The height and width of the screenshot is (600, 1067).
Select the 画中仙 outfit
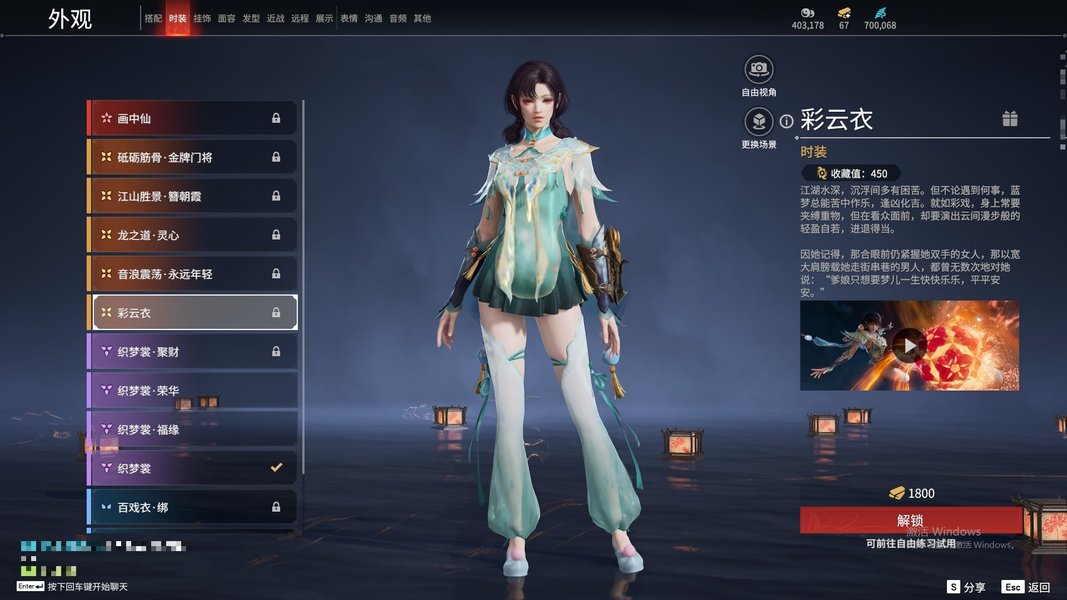click(193, 118)
